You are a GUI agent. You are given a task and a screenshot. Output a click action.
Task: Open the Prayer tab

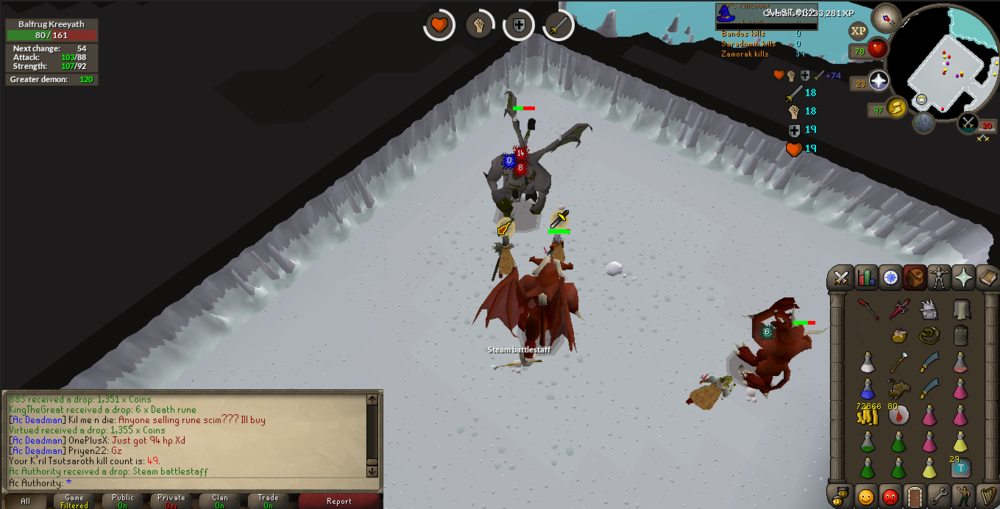coord(963,278)
